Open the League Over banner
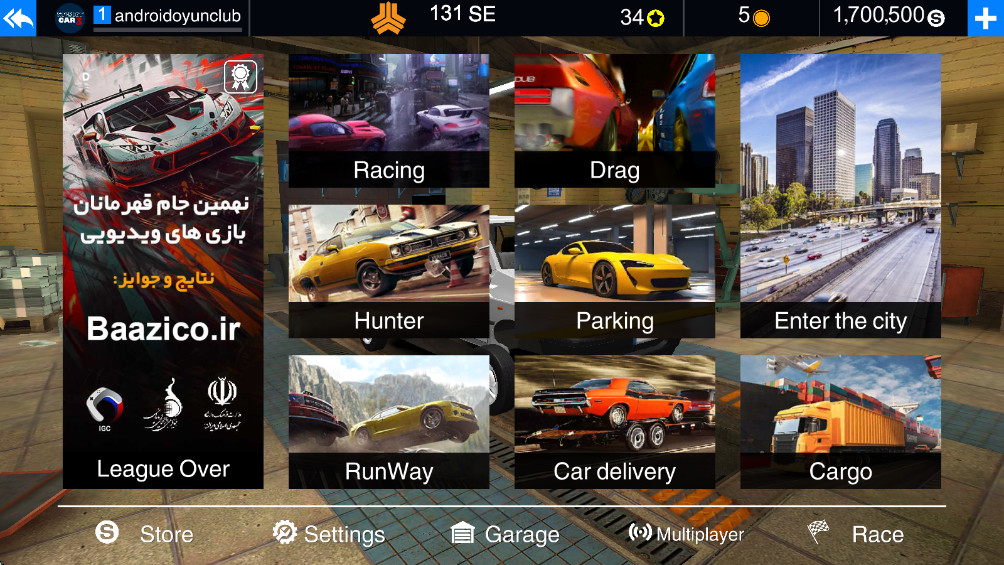Screen dimensions: 1004x565 pos(163,271)
